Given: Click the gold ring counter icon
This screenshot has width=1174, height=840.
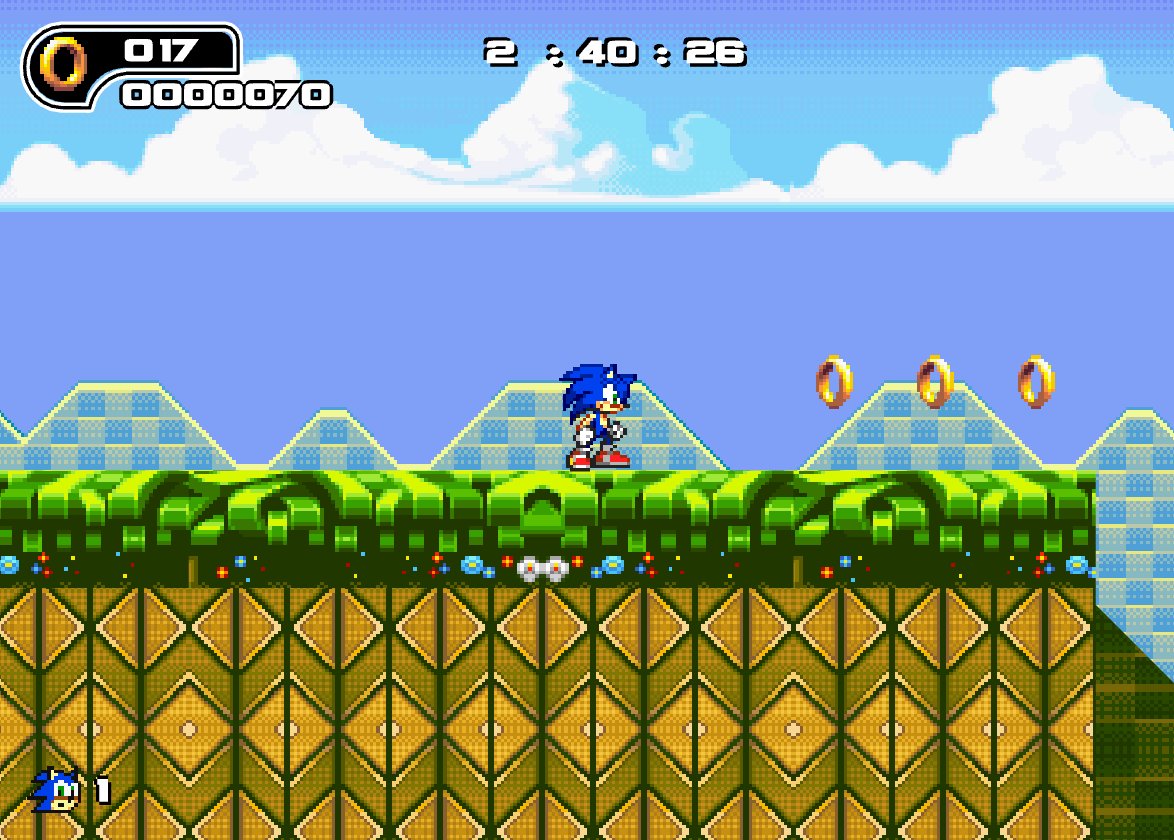Looking at the screenshot, I should tap(63, 64).
